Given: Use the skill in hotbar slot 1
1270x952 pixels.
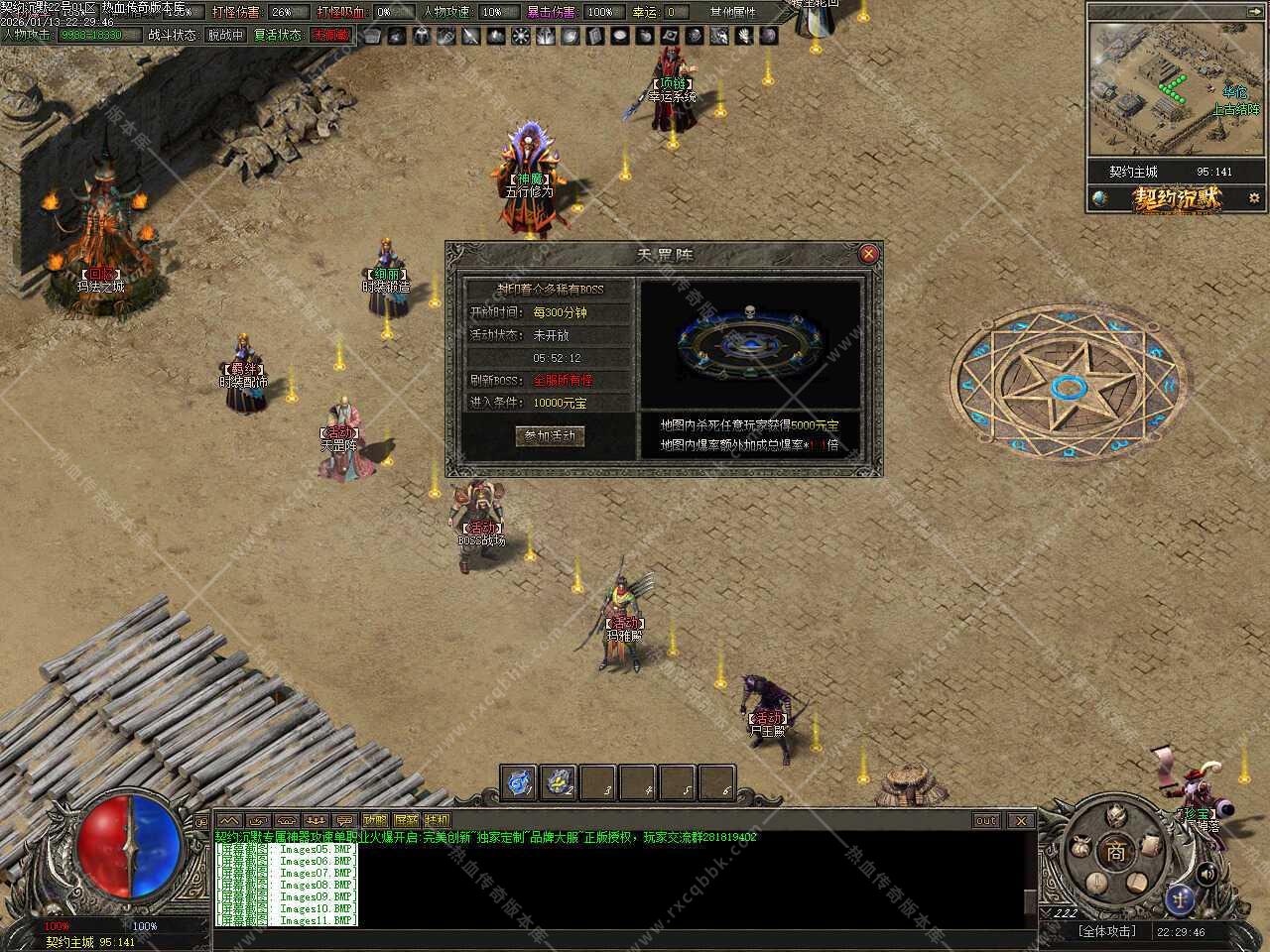Looking at the screenshot, I should (519, 782).
